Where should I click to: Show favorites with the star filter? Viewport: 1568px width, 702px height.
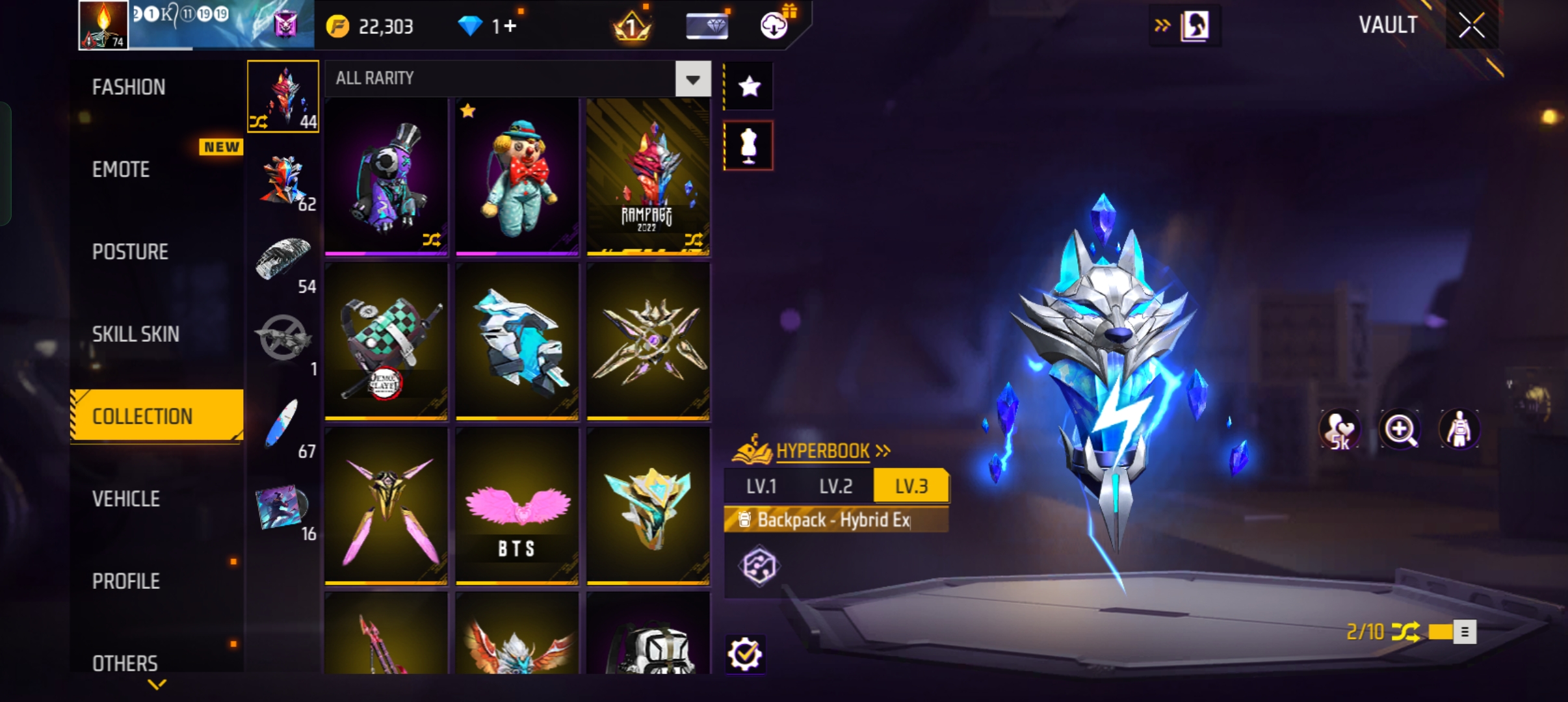click(749, 86)
